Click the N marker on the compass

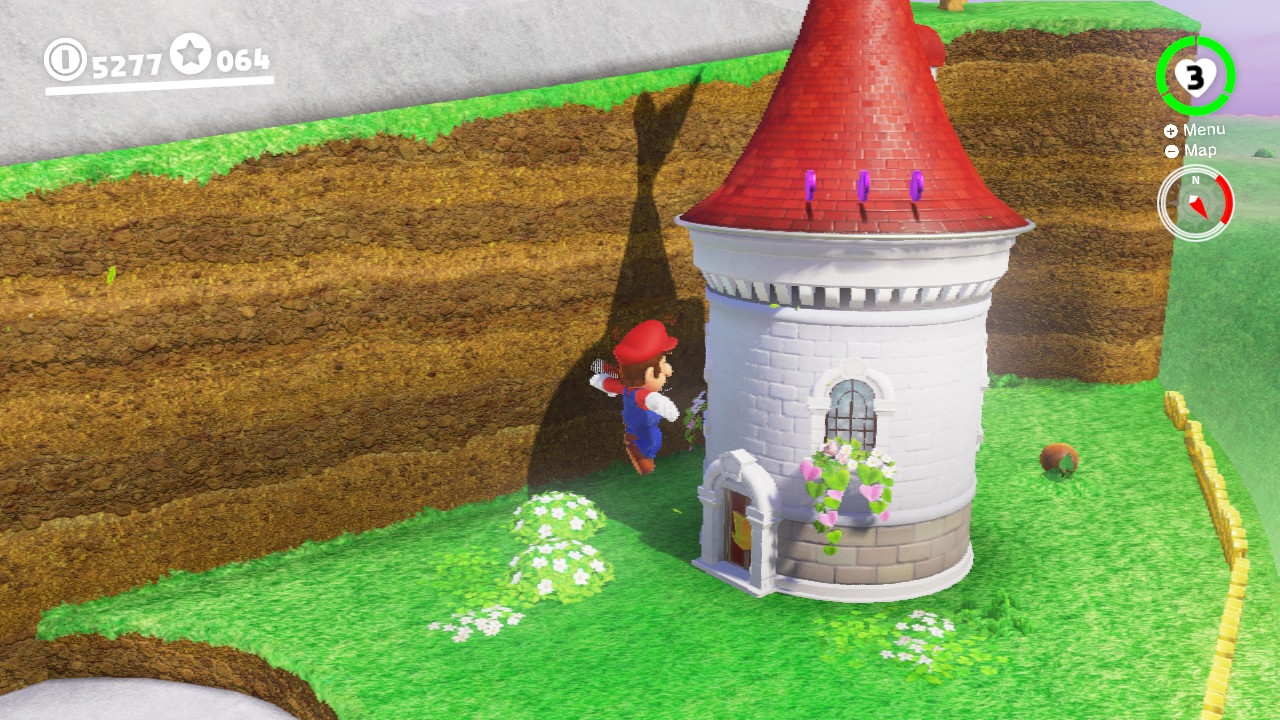(1195, 182)
